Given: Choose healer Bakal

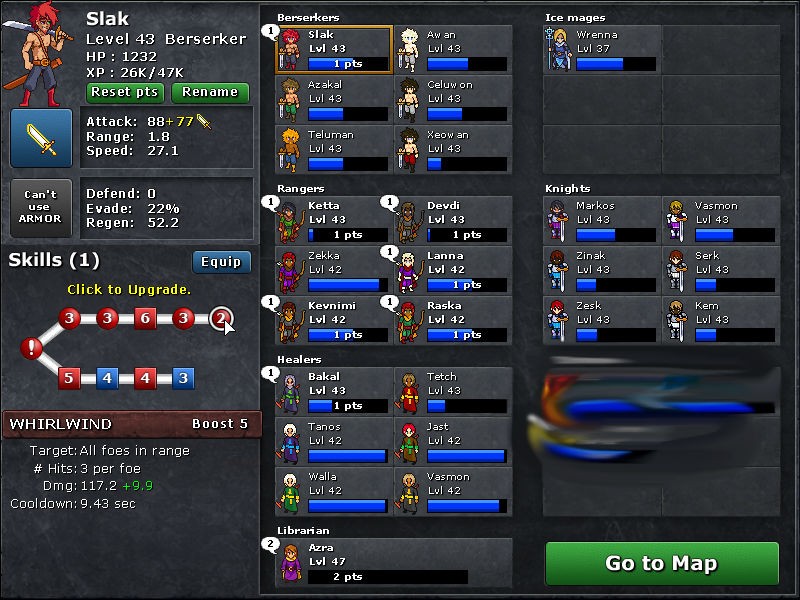Looking at the screenshot, I should (x=334, y=391).
